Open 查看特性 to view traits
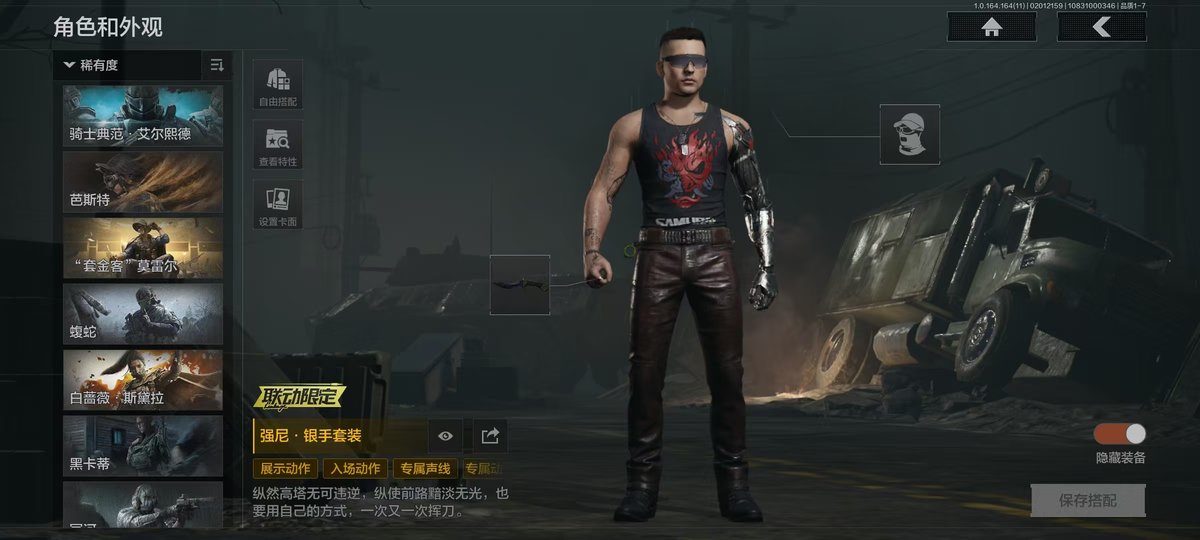This screenshot has width=1200, height=540. tap(278, 146)
